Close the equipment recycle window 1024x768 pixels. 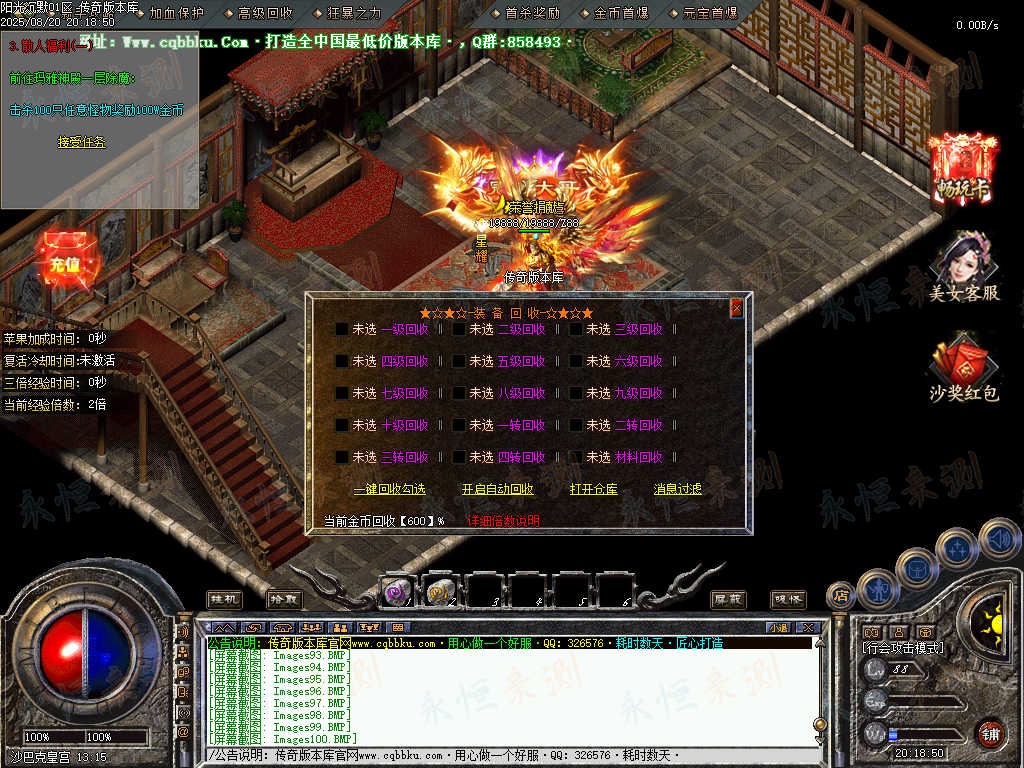(737, 308)
